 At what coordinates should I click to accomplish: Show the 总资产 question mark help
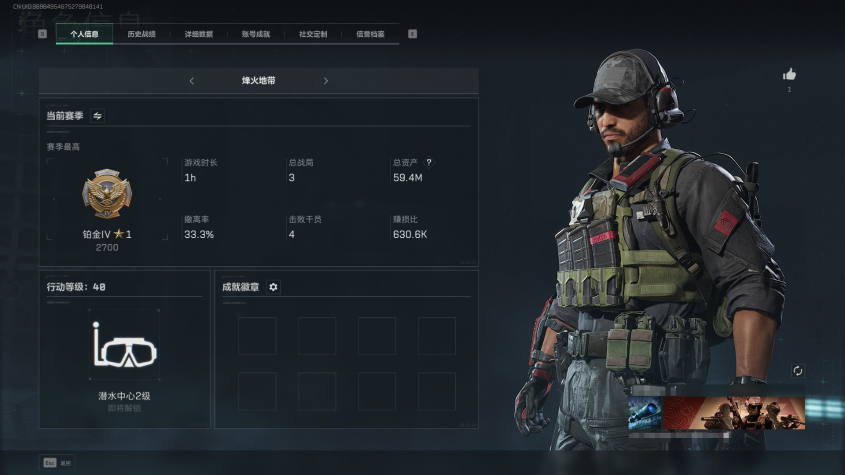click(x=429, y=162)
